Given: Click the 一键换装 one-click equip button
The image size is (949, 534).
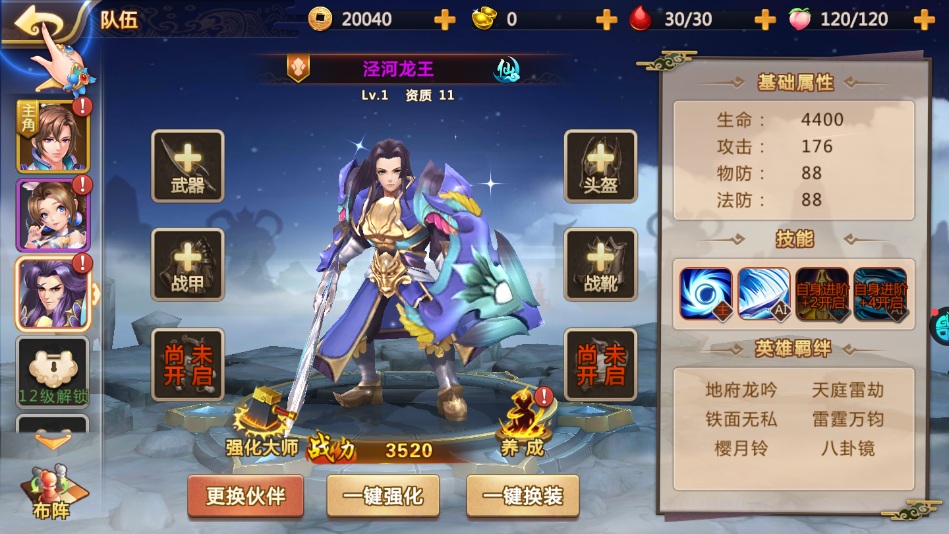Looking at the screenshot, I should pyautogui.click(x=523, y=496).
